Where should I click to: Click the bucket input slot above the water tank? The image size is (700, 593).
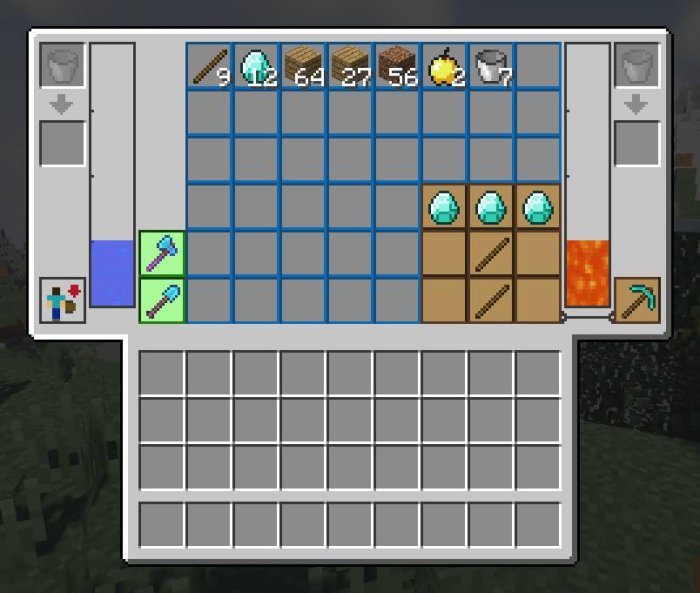click(63, 66)
